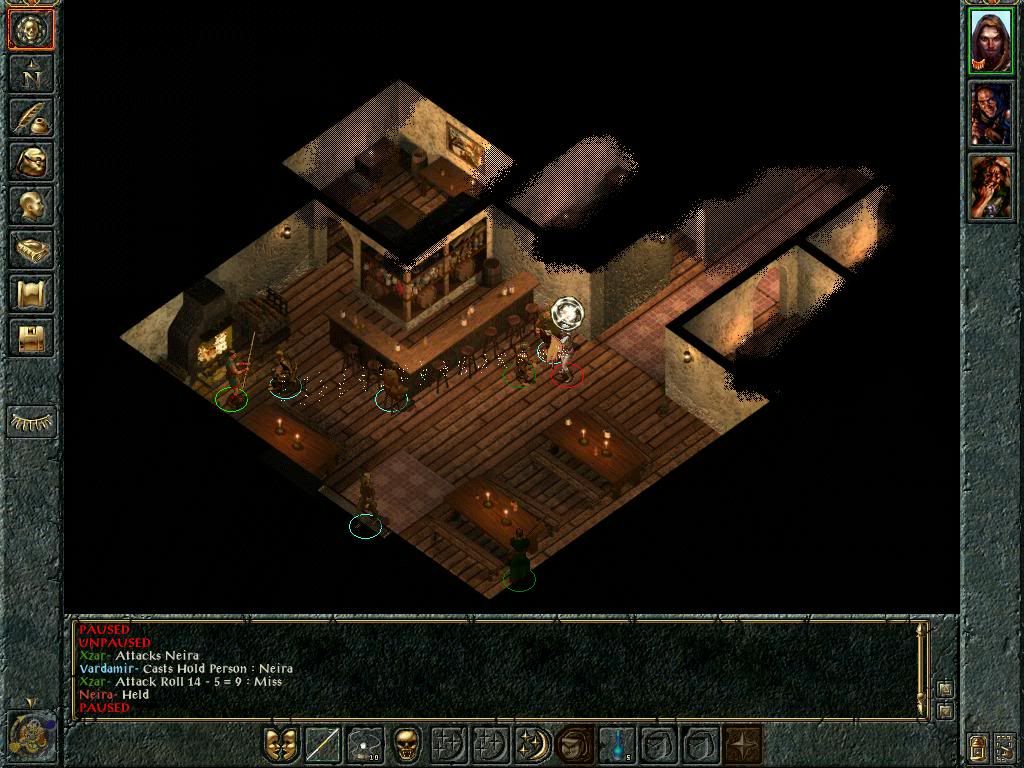Activate the skull ability icon
Image resolution: width=1024 pixels, height=768 pixels.
tap(406, 745)
